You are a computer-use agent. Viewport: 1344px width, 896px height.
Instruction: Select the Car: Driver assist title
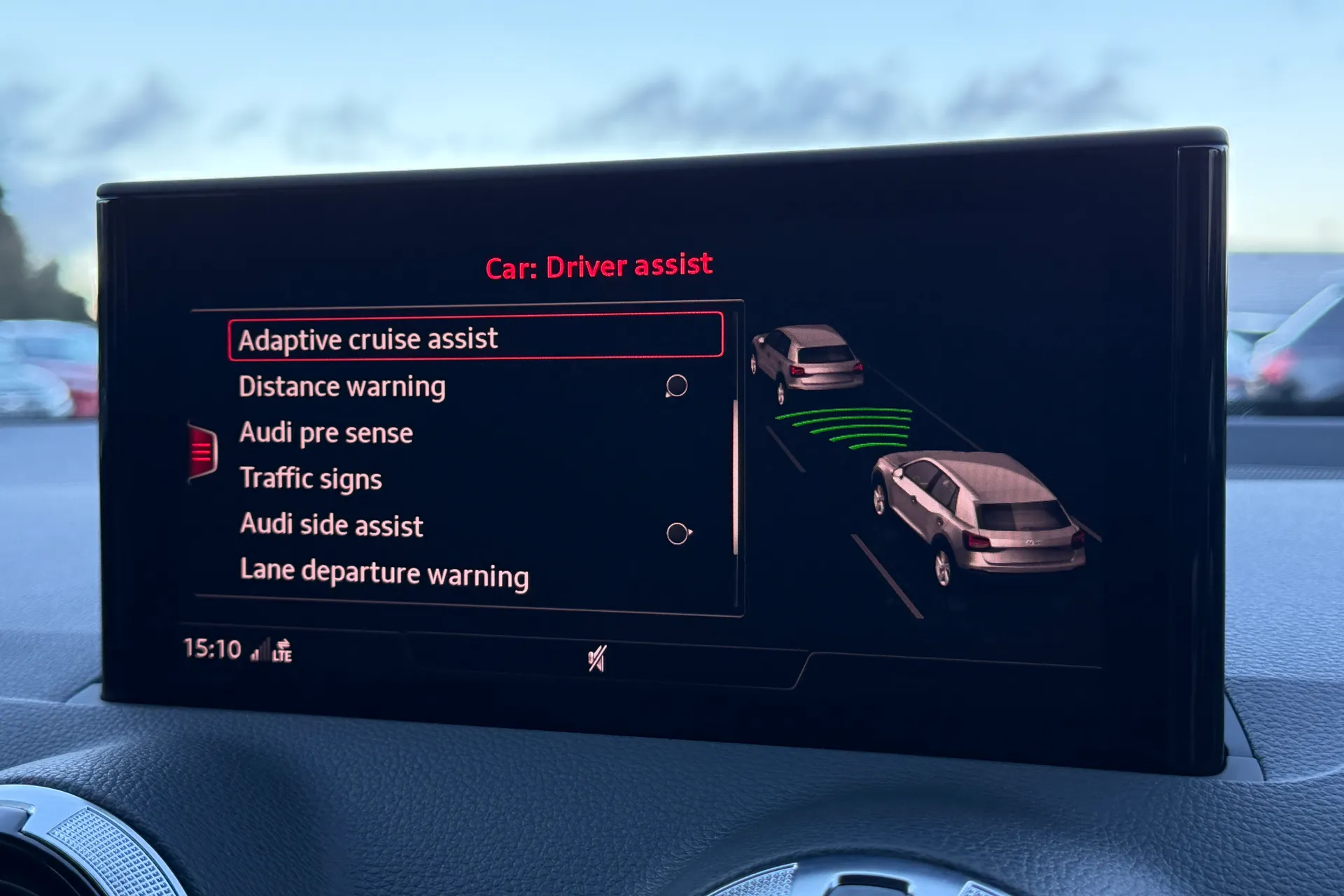coord(598,266)
